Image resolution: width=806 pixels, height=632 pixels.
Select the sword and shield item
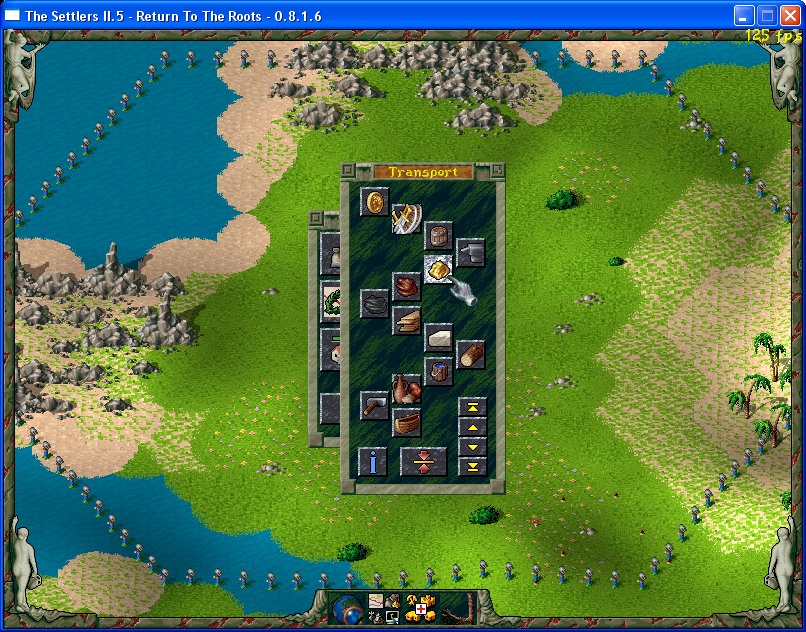(x=407, y=219)
